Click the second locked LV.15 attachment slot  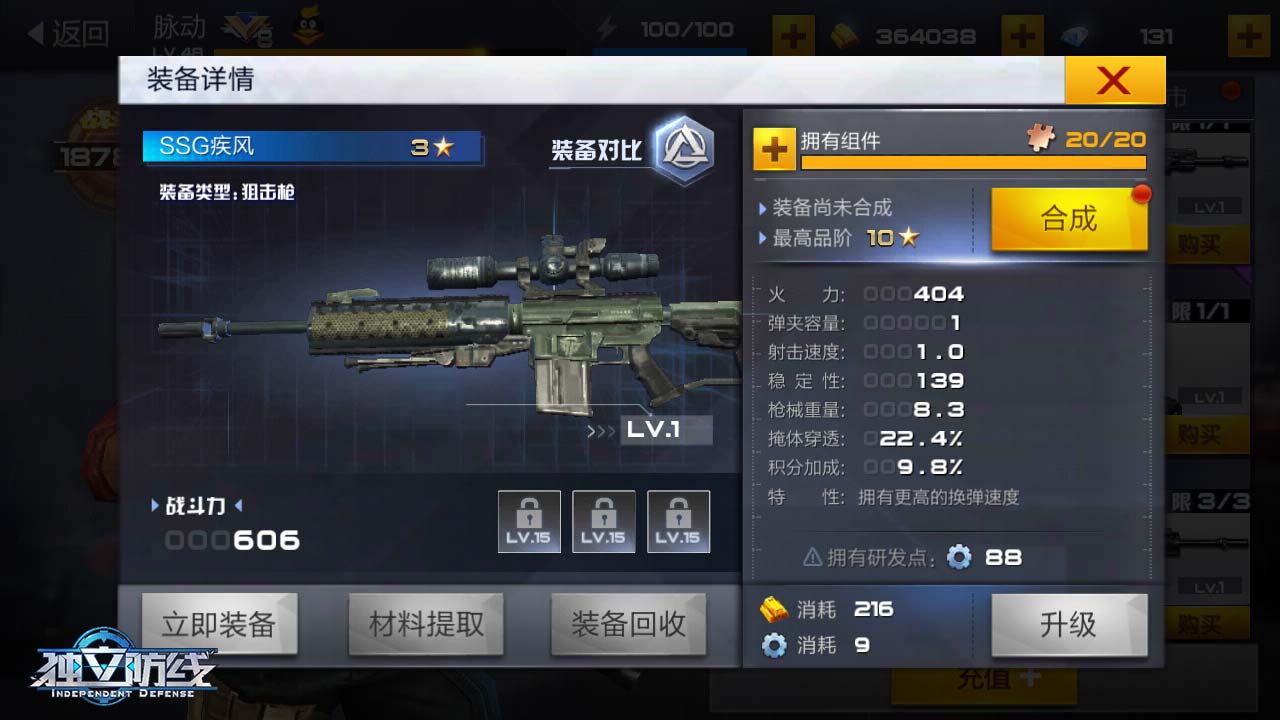pyautogui.click(x=604, y=520)
